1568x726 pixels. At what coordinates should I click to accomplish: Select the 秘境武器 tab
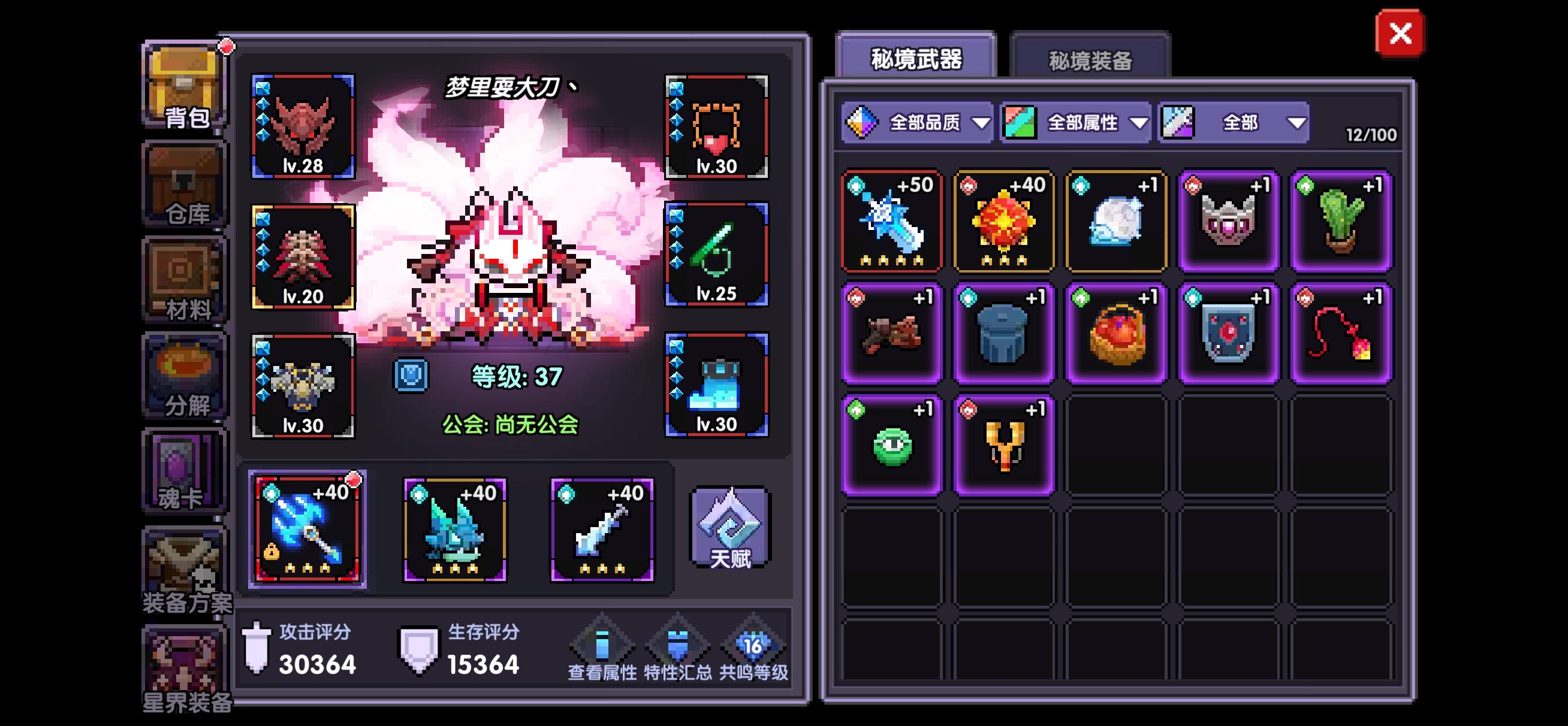point(916,58)
